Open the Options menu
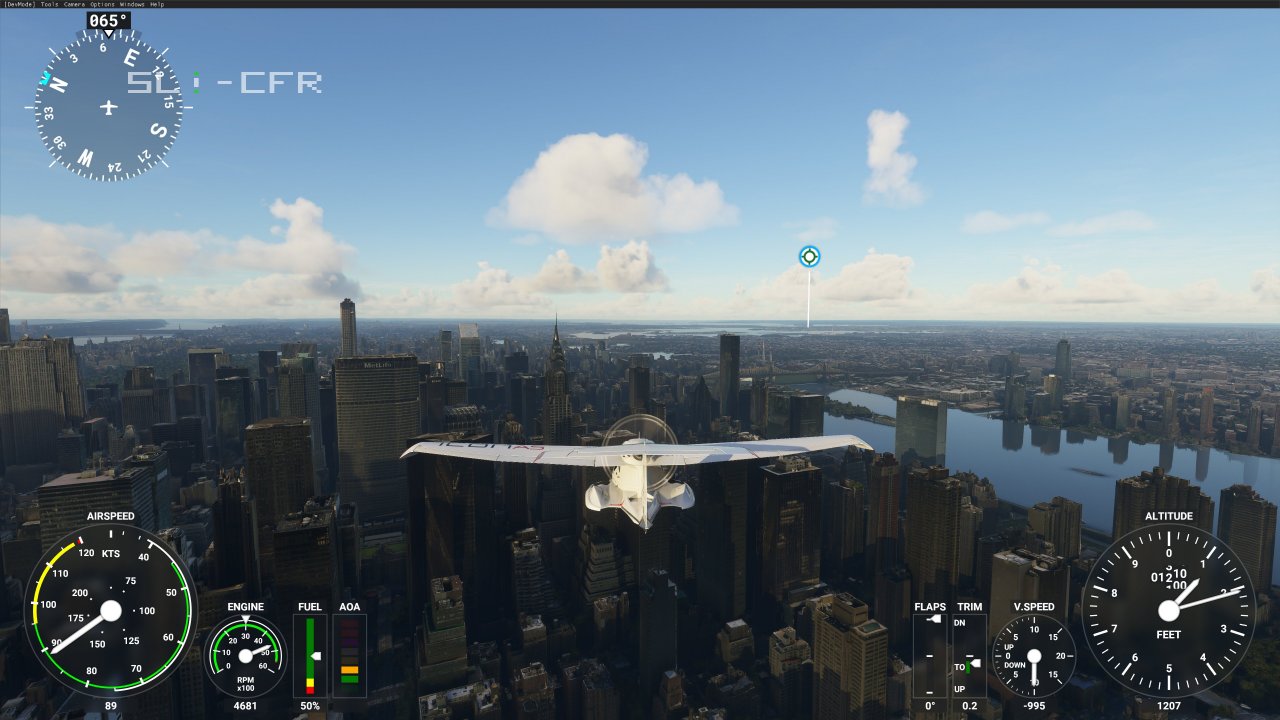The image size is (1280, 720). 100,4
